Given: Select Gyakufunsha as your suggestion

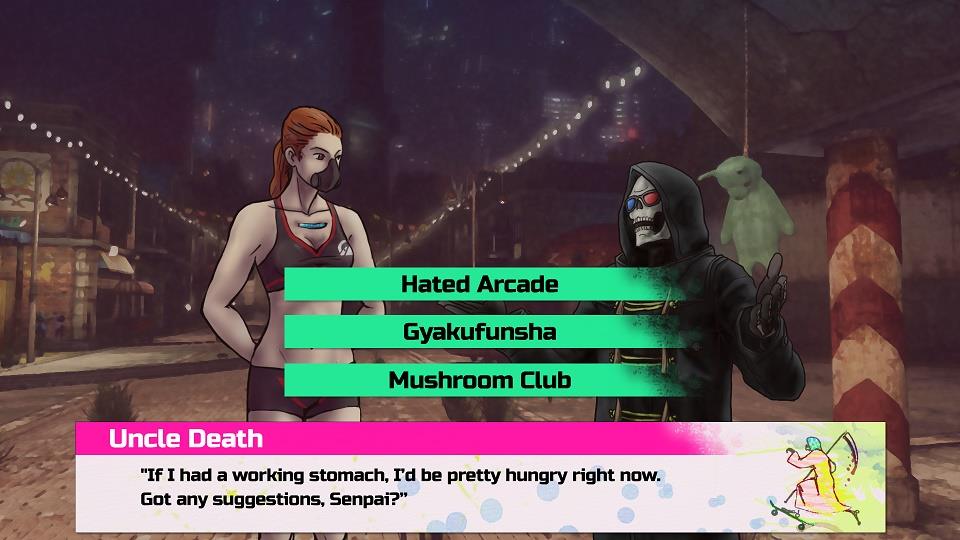Looking at the screenshot, I should point(479,332).
